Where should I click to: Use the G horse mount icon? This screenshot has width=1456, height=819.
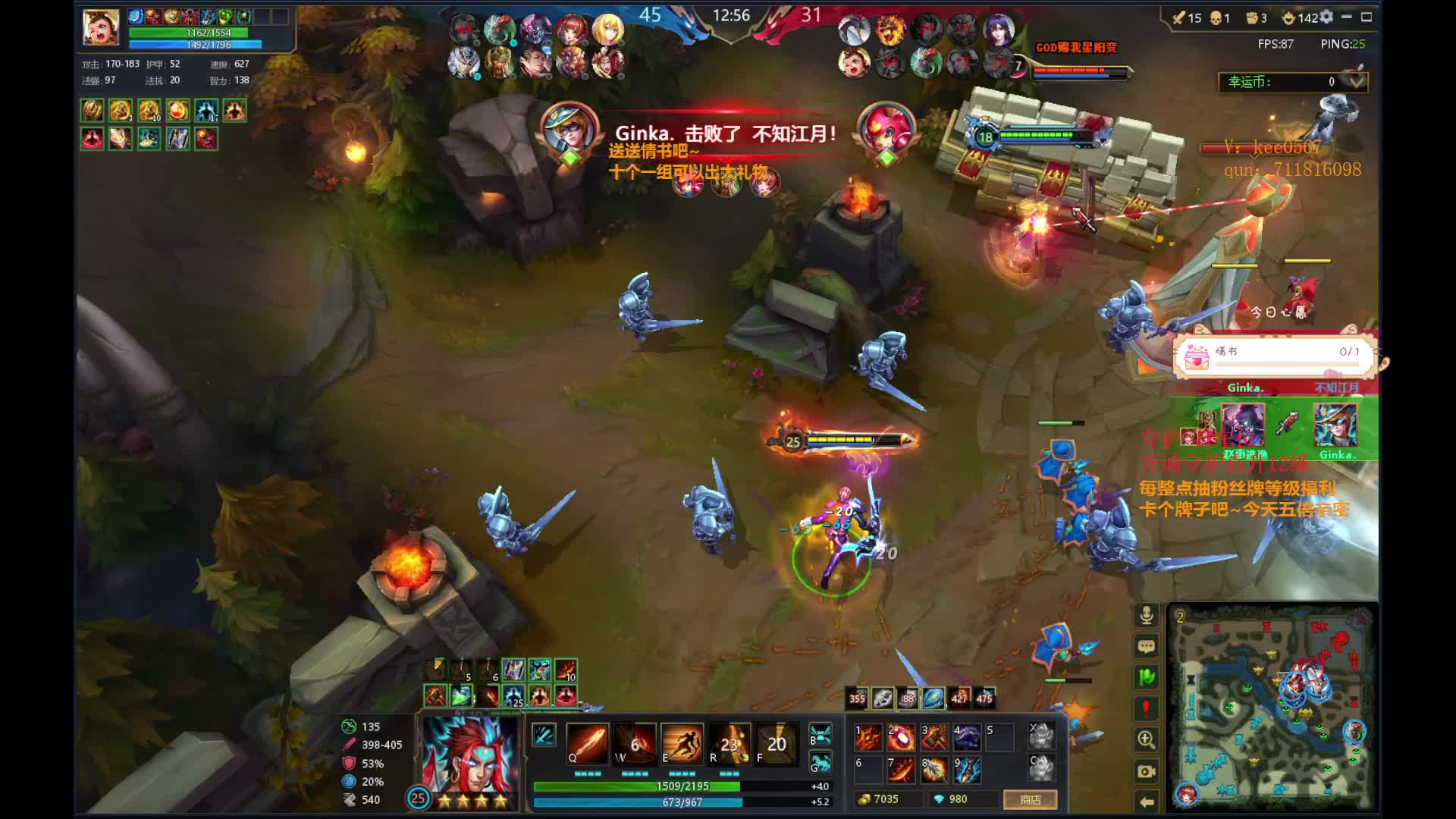pyautogui.click(x=820, y=761)
